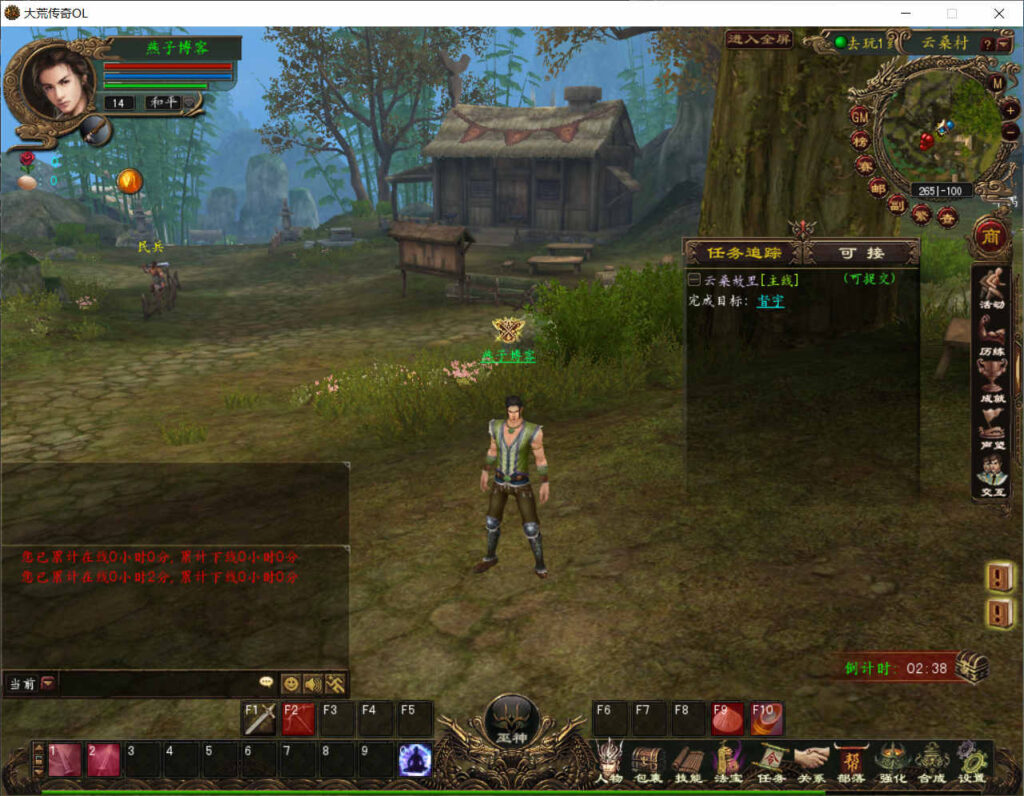Open the 技能 skills scroll menu
Image resolution: width=1024 pixels, height=796 pixels.
click(687, 761)
